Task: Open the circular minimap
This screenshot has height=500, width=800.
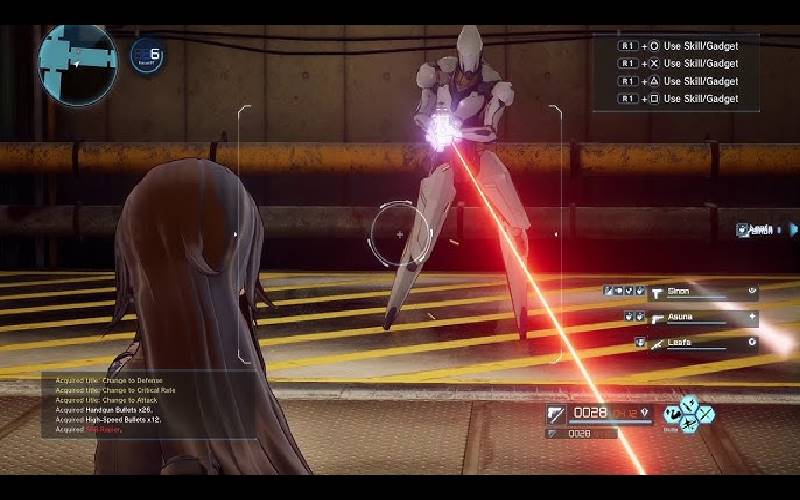Action: coord(78,65)
